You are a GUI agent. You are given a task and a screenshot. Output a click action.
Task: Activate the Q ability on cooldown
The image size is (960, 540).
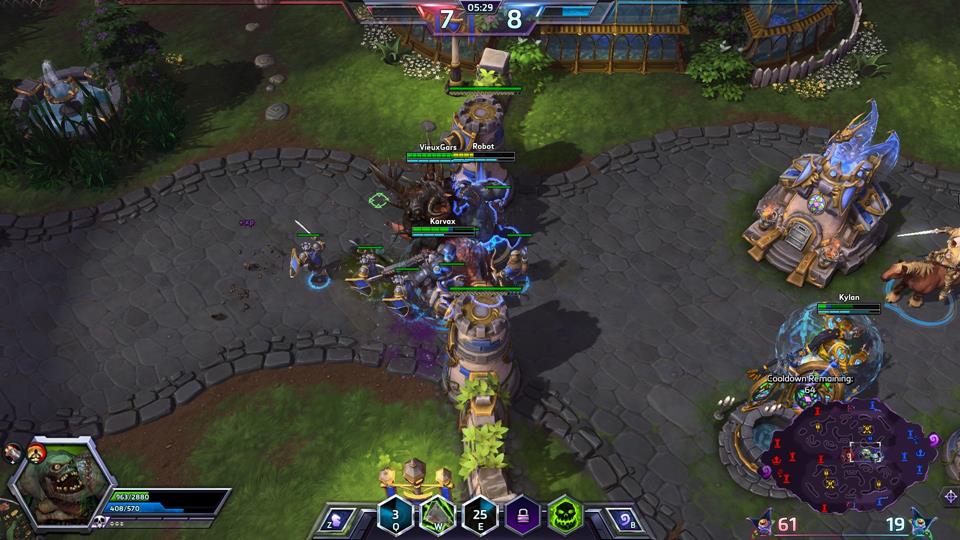[395, 516]
